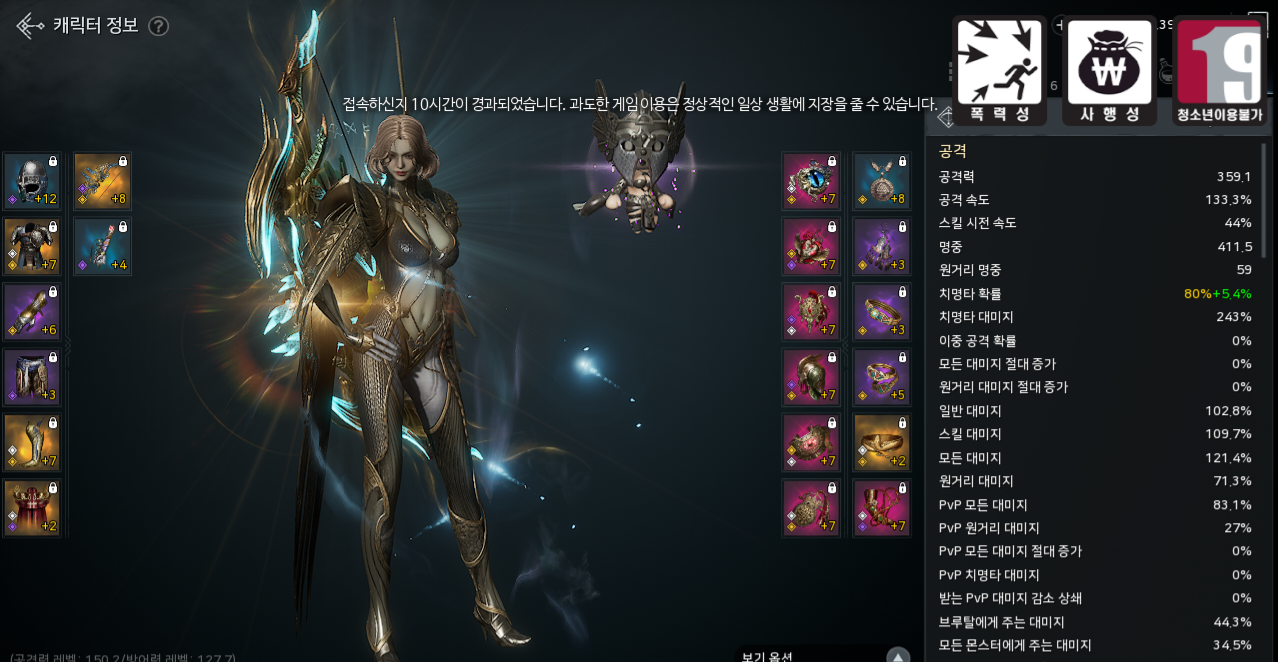Select the +3 bracelet accessory slot
The height and width of the screenshot is (662, 1278).
pos(881,312)
